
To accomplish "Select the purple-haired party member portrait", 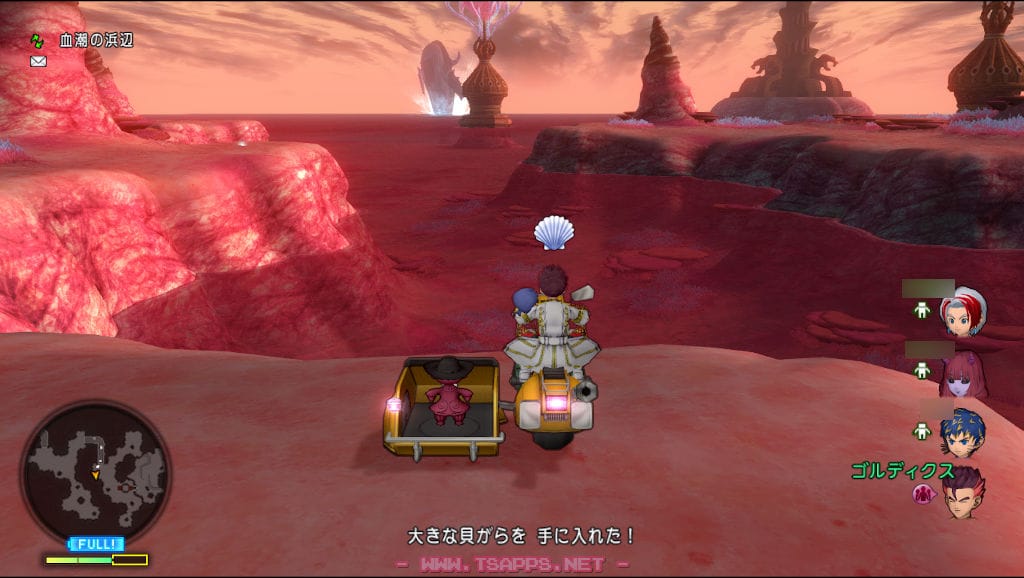I will coord(962,374).
